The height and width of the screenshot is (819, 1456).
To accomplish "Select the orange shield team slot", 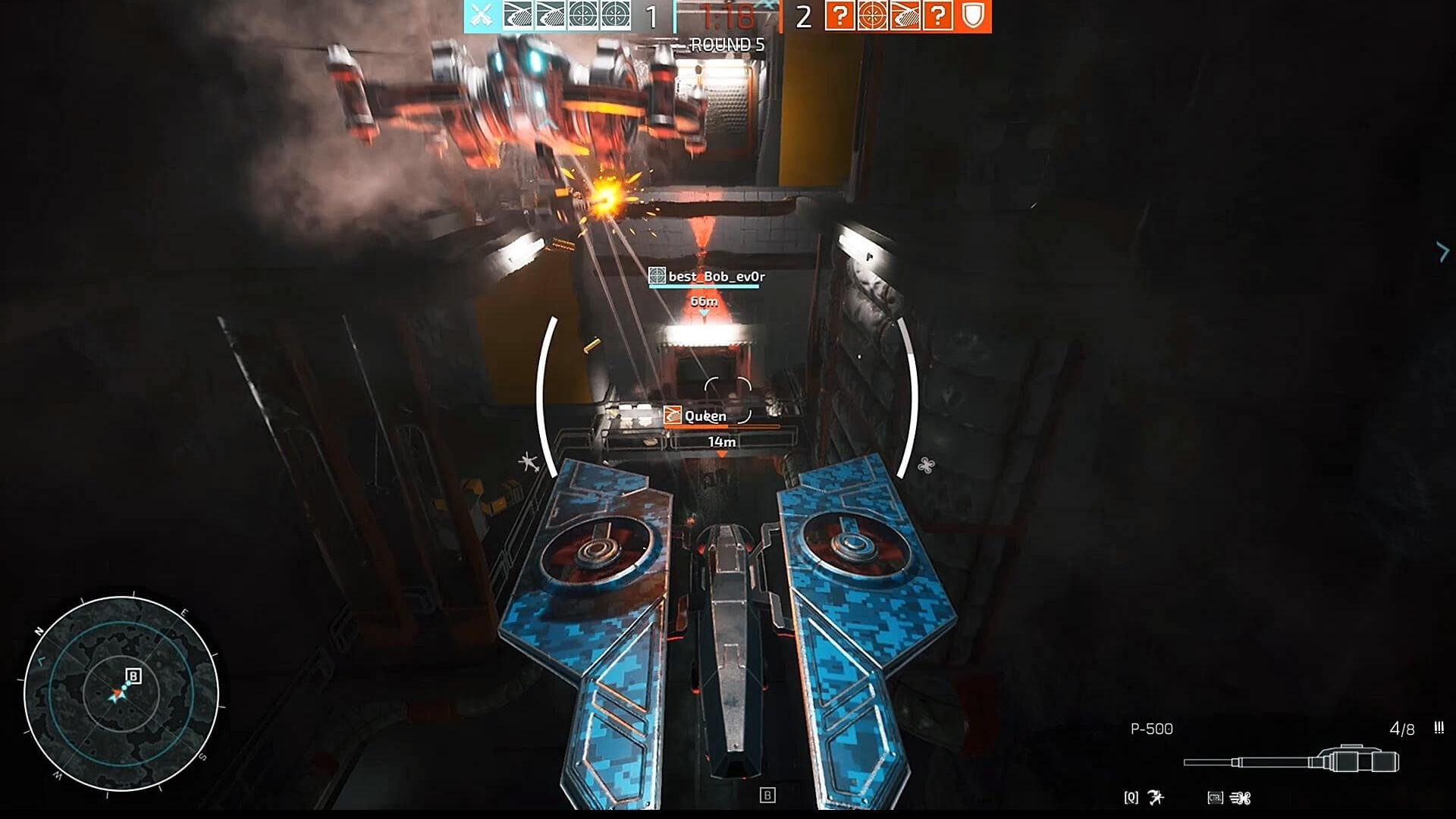I will [x=974, y=15].
